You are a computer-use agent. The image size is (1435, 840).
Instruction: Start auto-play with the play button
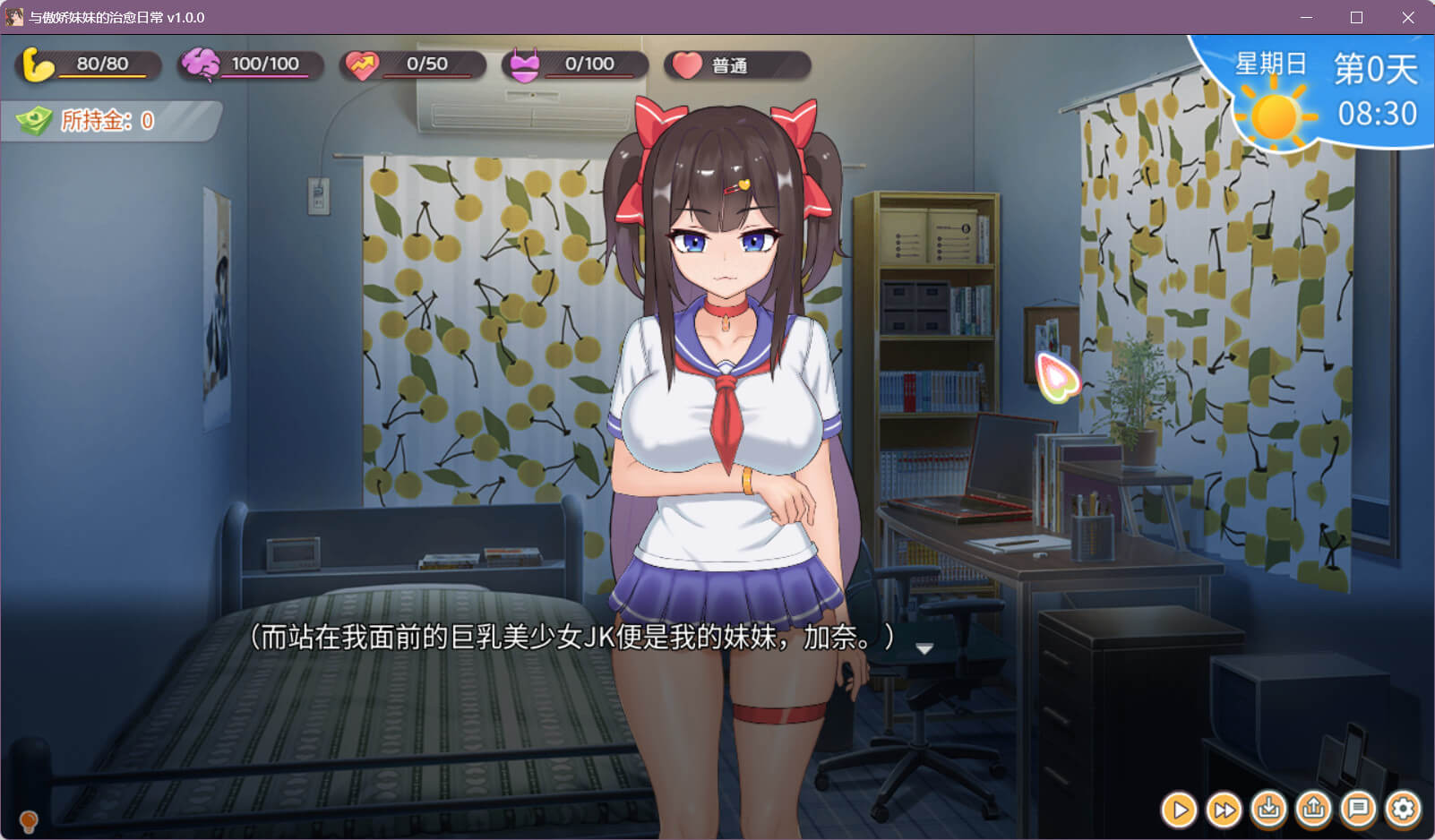[1180, 810]
